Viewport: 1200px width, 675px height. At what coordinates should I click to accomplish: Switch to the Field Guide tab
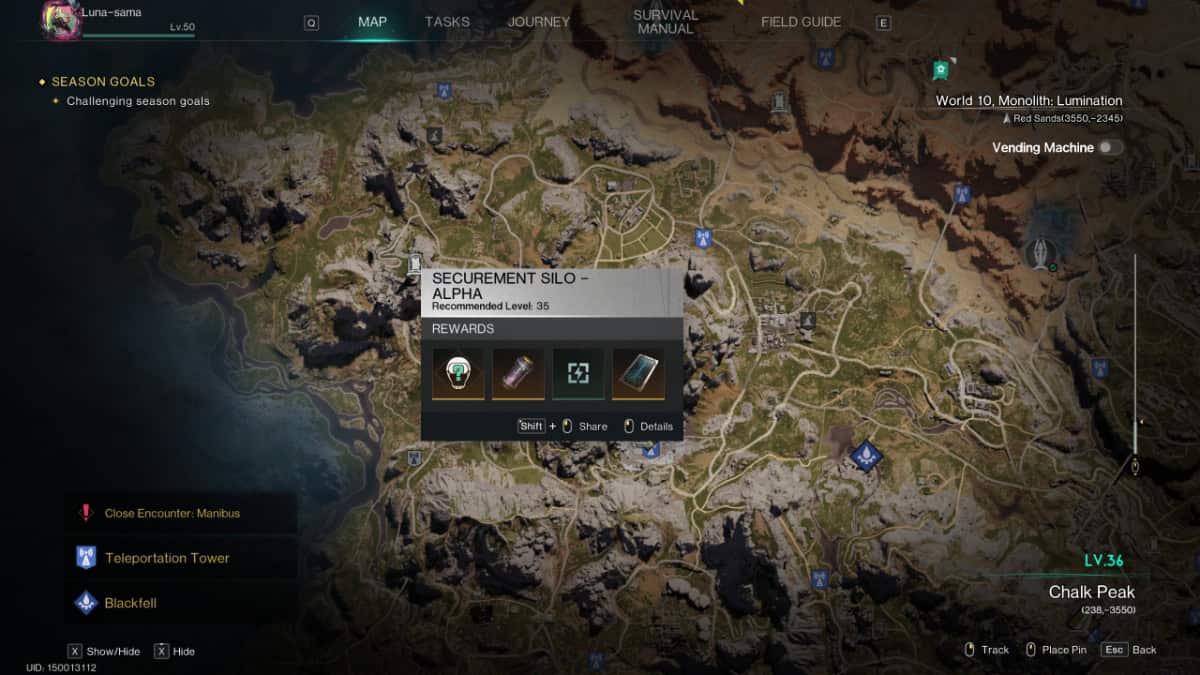(x=801, y=22)
